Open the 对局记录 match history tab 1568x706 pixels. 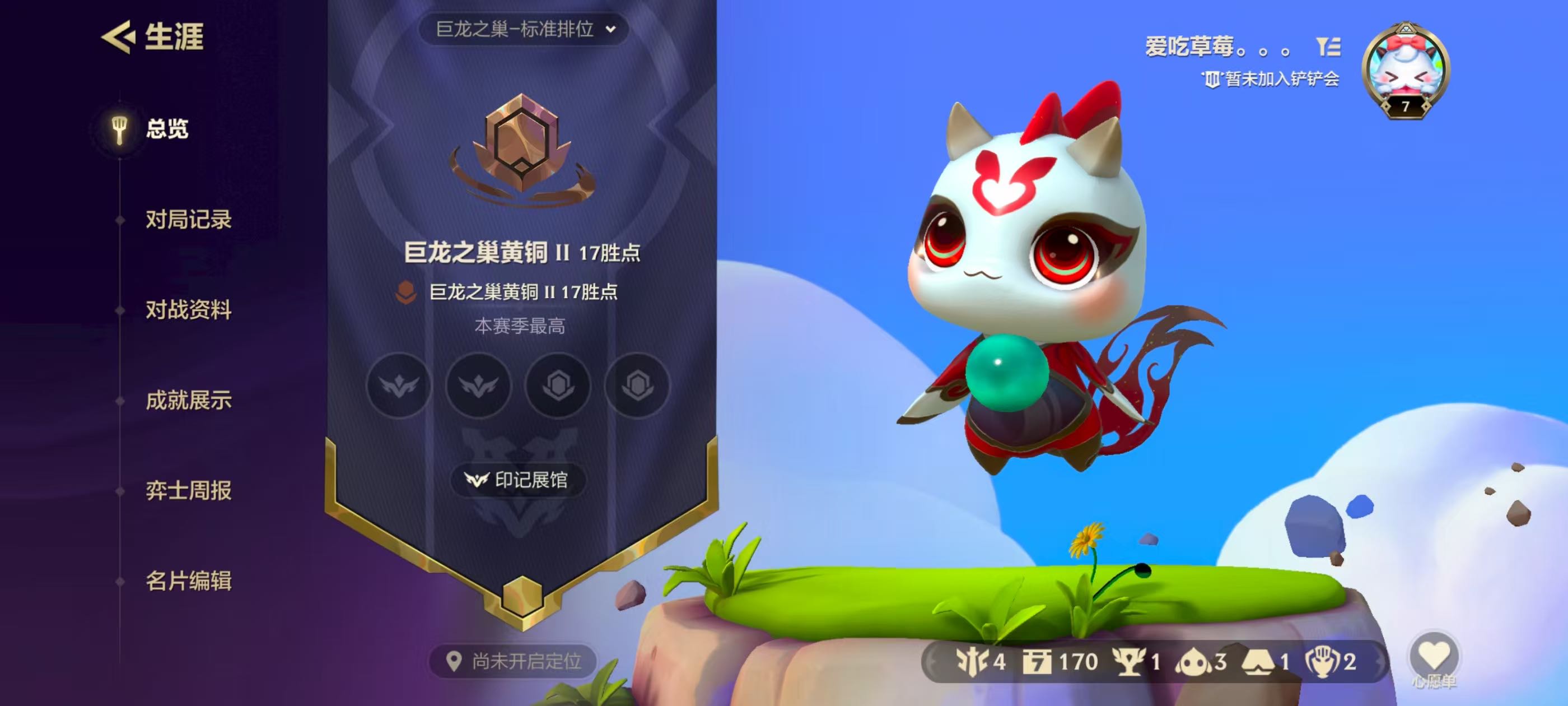click(x=188, y=219)
